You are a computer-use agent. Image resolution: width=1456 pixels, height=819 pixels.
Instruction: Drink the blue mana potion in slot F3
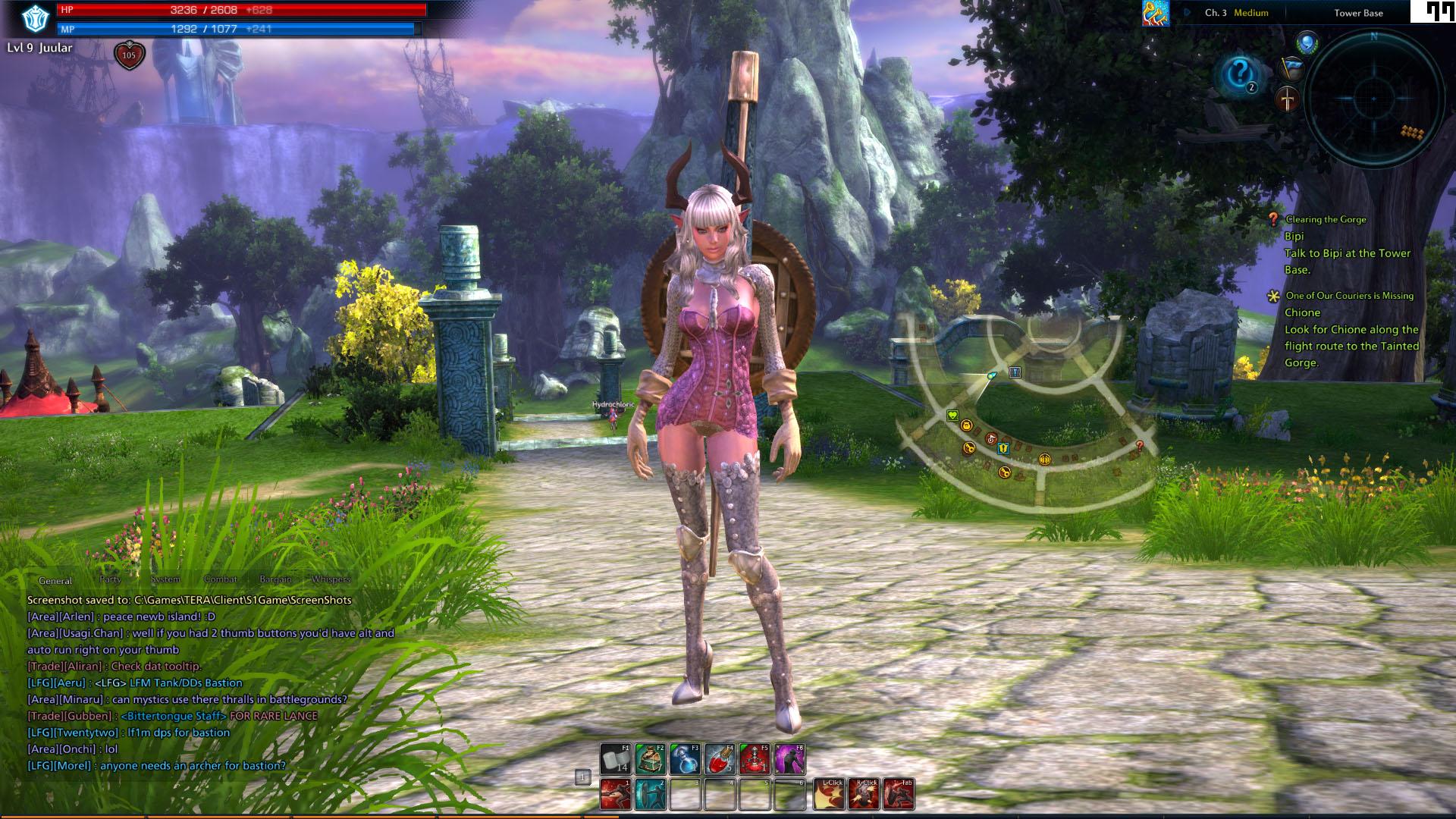pyautogui.click(x=685, y=759)
